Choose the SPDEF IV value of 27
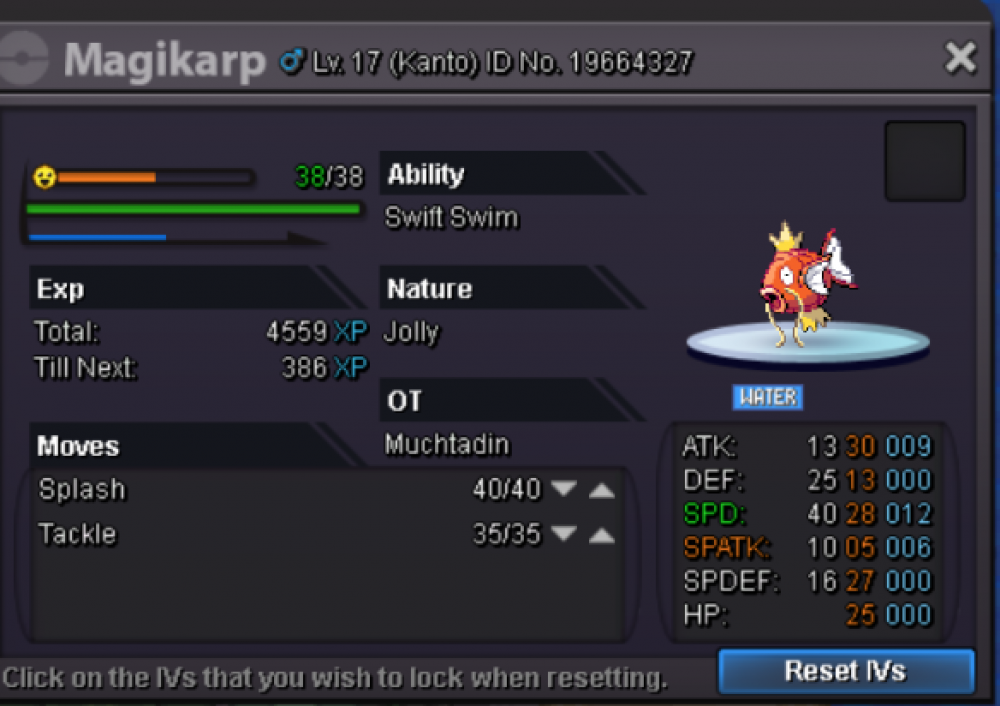Viewport: 1000px width, 706px height. point(860,581)
